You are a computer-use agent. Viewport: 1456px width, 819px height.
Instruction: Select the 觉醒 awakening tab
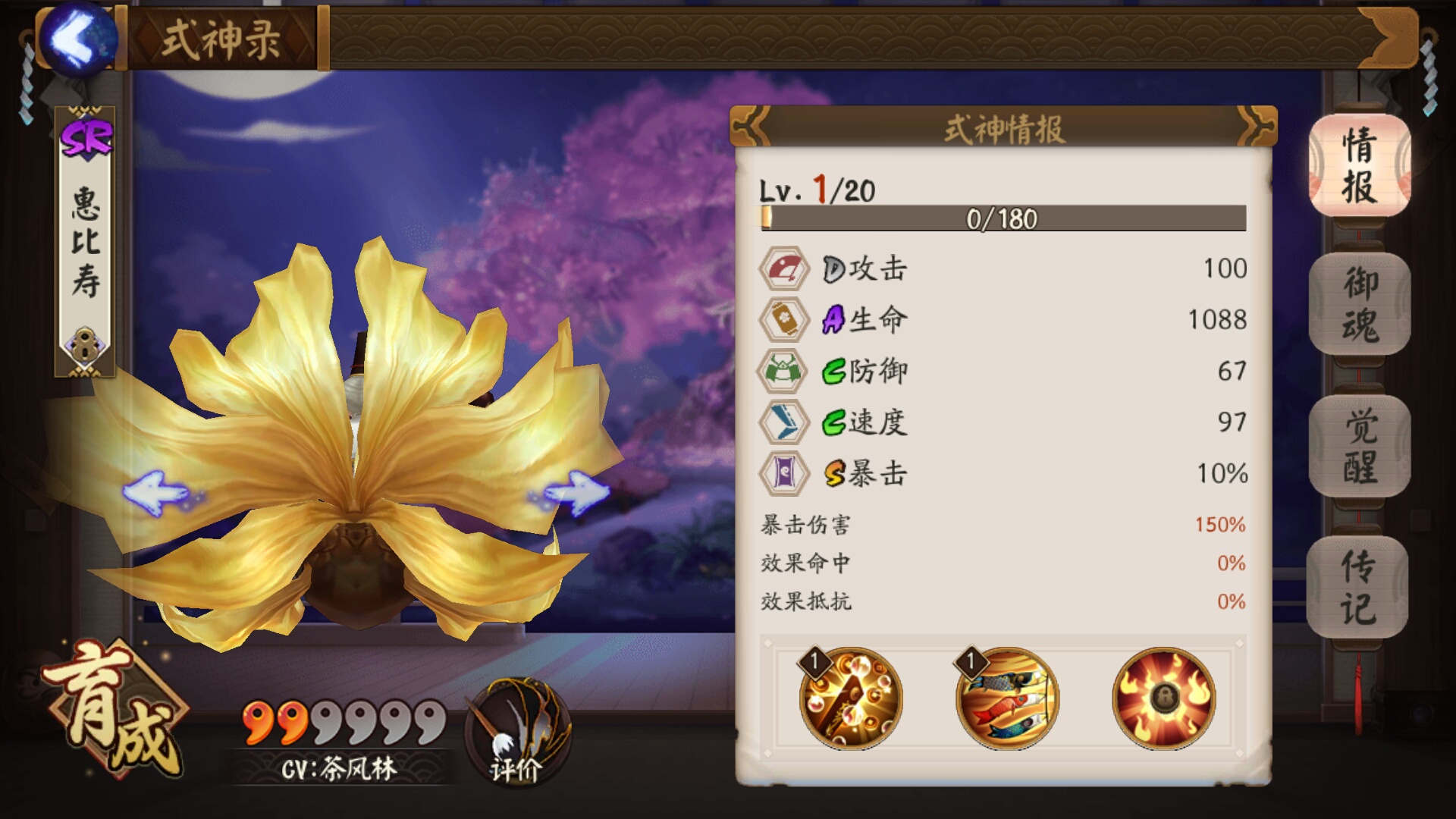[1359, 447]
